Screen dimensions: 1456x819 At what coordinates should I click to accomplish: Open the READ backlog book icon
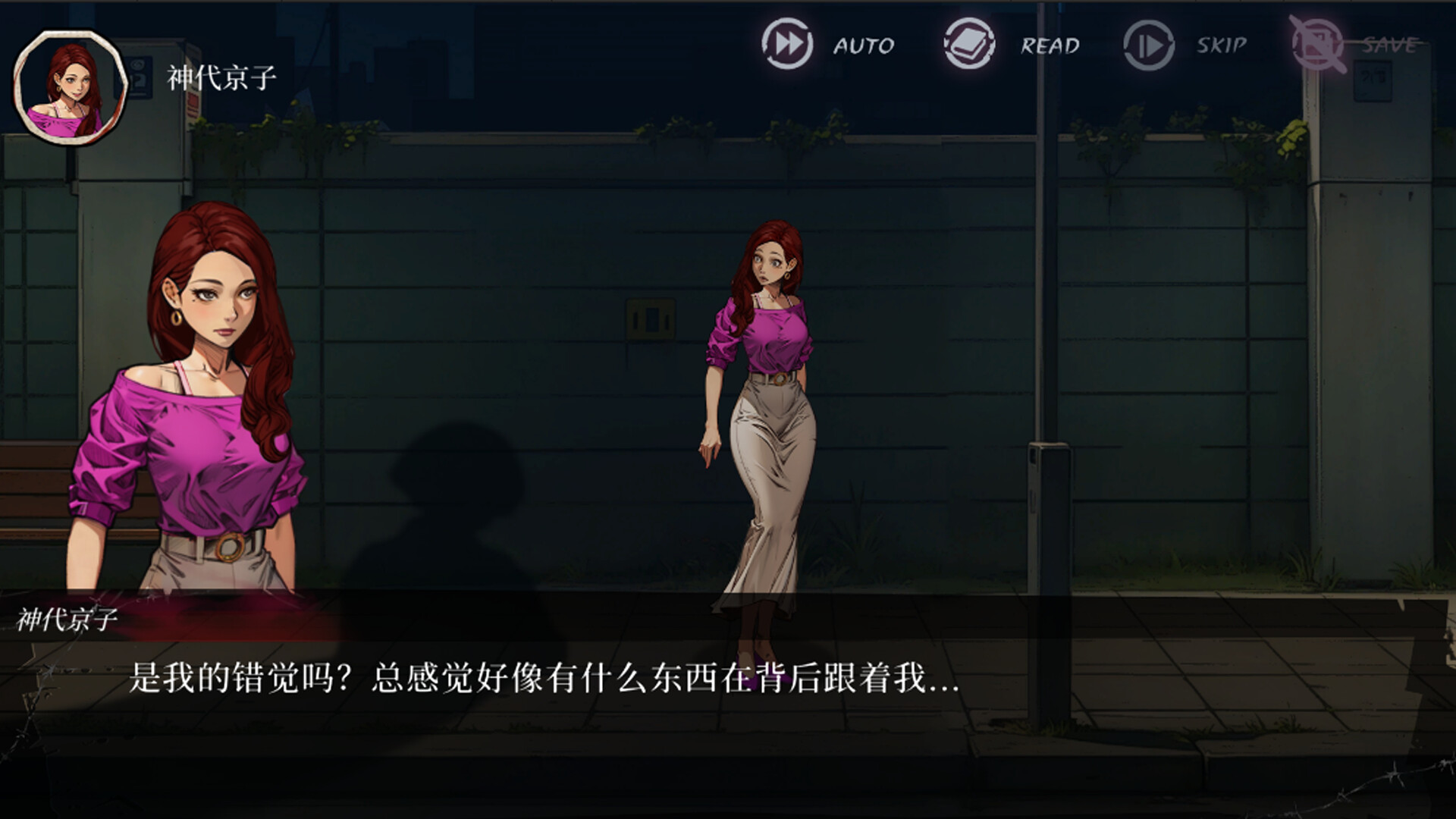[x=968, y=42]
